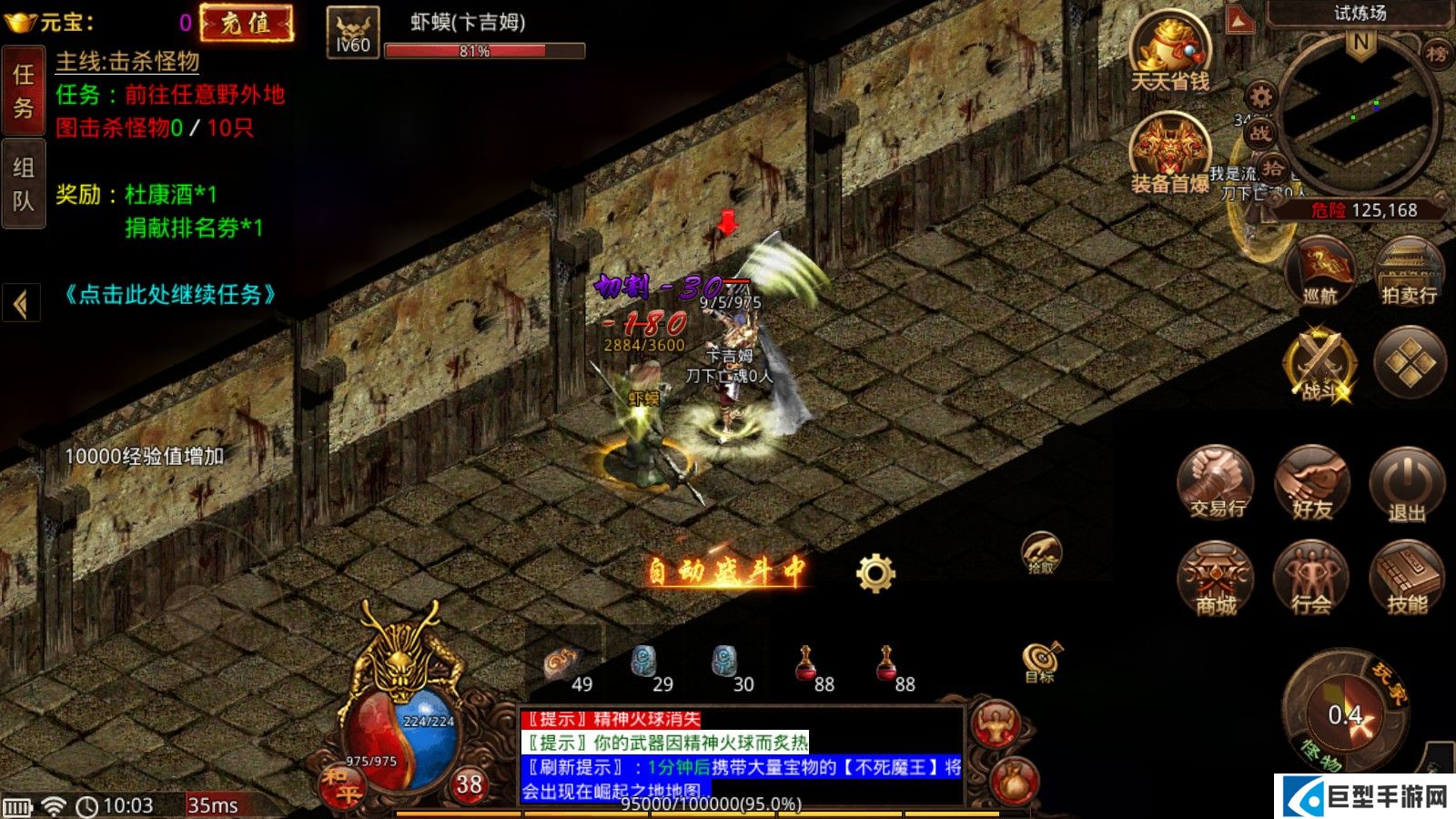Viewport: 1456px width, 819px height.
Task: Open the 好友 friends list
Action: [1311, 483]
